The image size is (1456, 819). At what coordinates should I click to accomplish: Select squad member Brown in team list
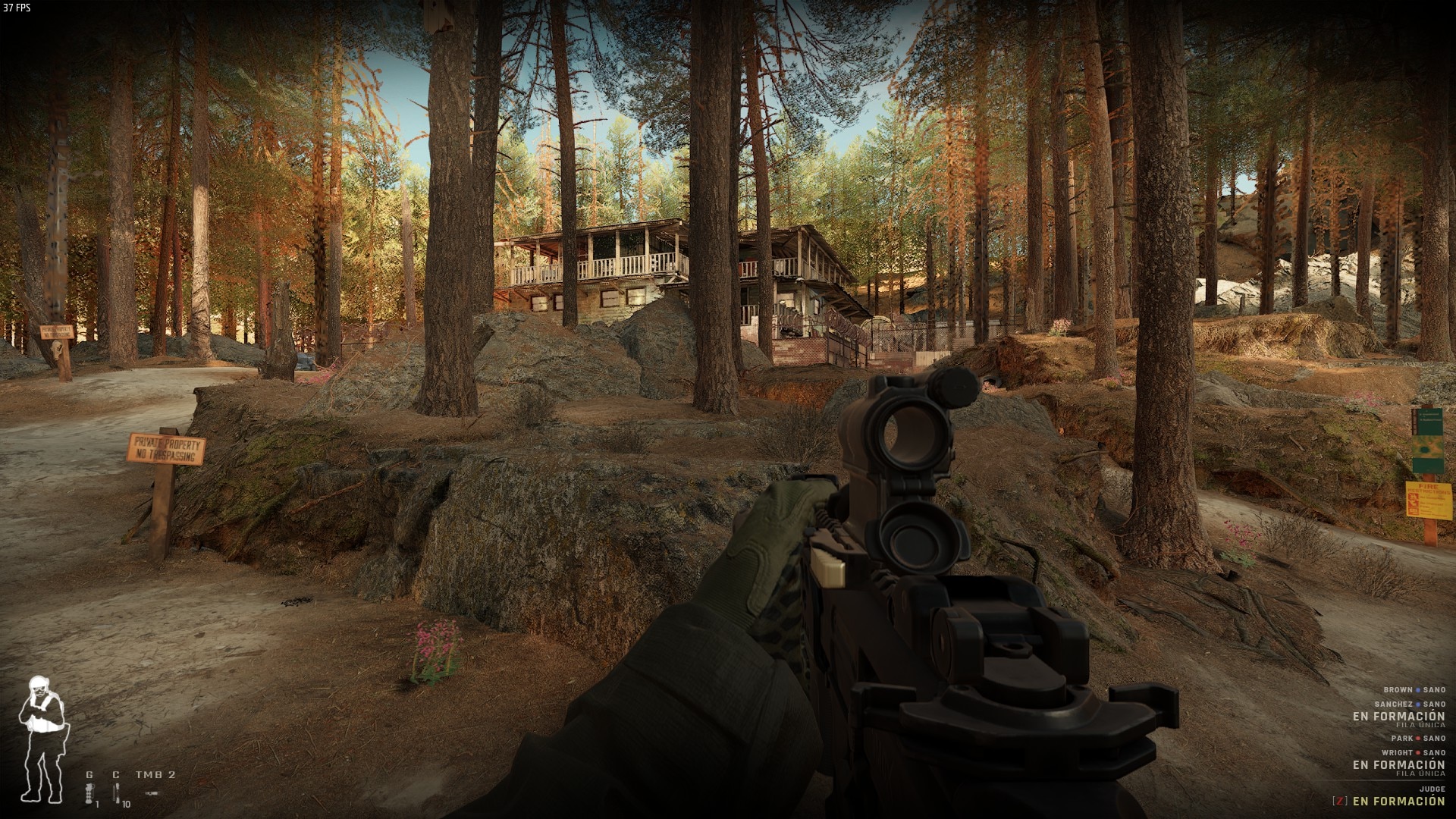coord(1398,690)
